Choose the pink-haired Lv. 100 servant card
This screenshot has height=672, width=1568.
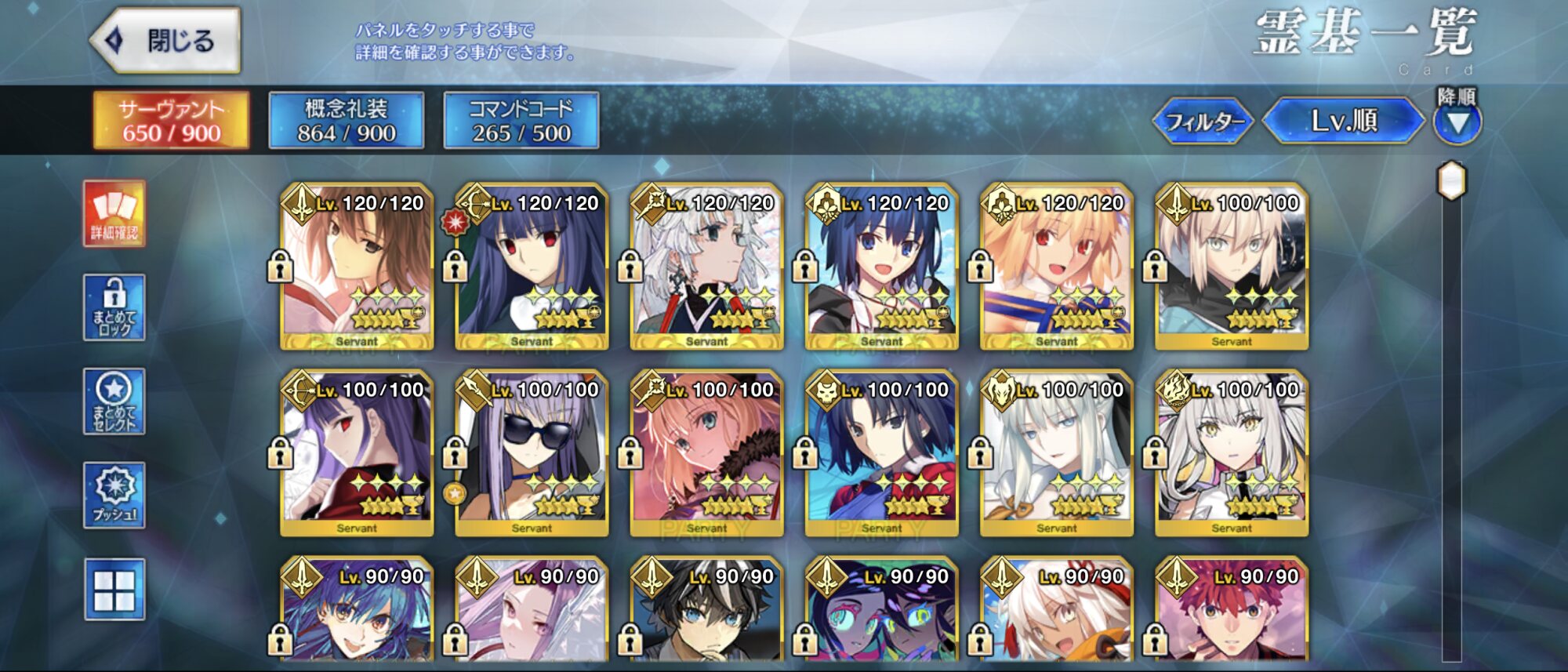point(706,453)
